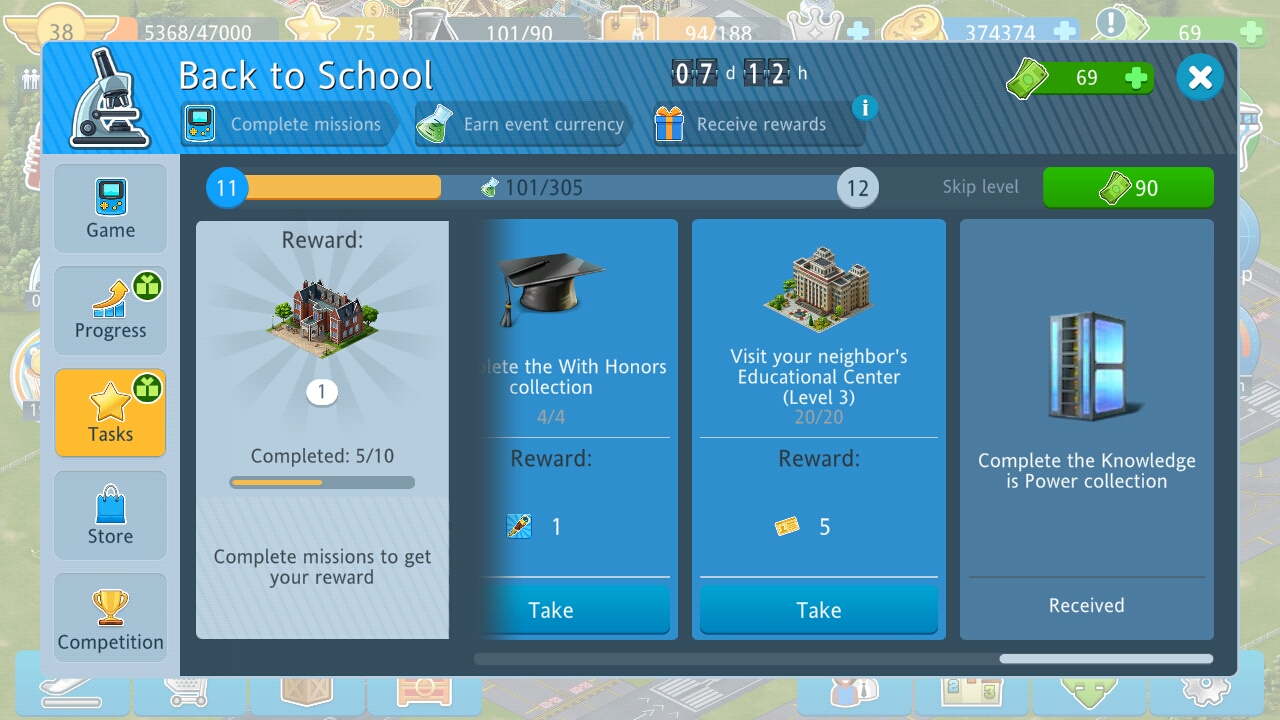Close the Back to School event window
Screen dimensions: 1280x720
pos(1200,77)
